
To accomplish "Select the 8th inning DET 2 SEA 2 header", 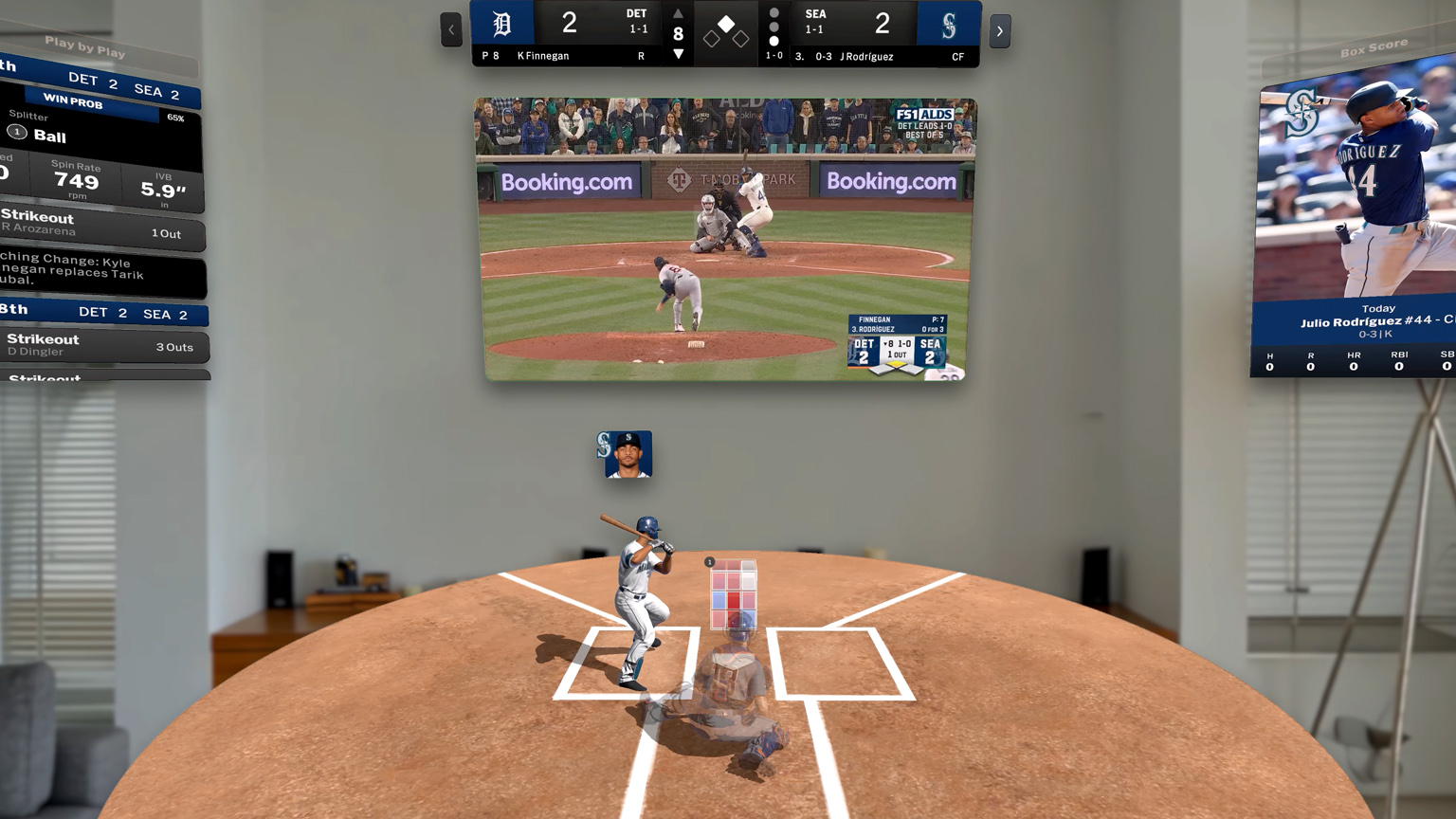I will pyautogui.click(x=102, y=312).
